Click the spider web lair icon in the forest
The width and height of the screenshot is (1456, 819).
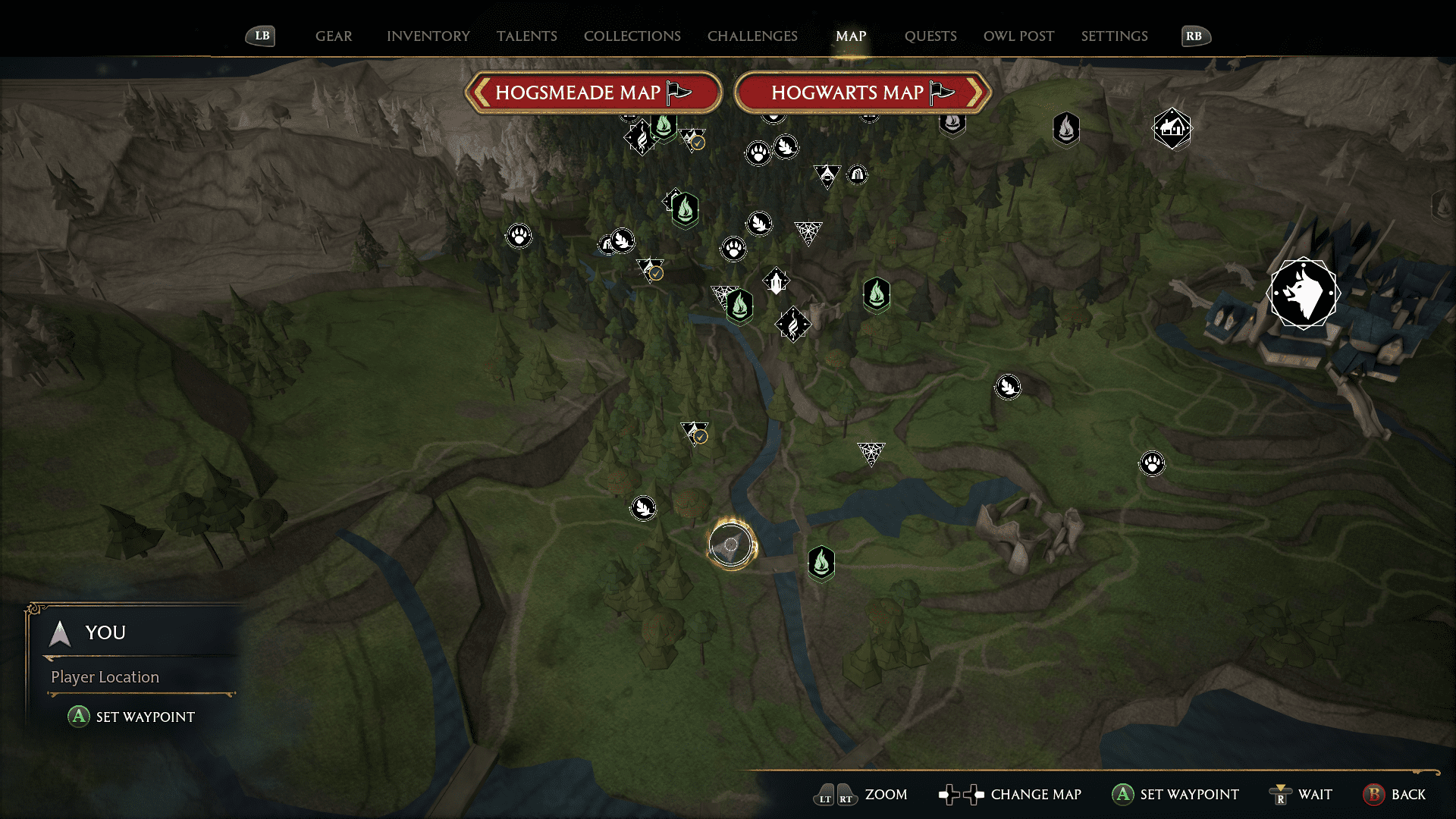[808, 233]
